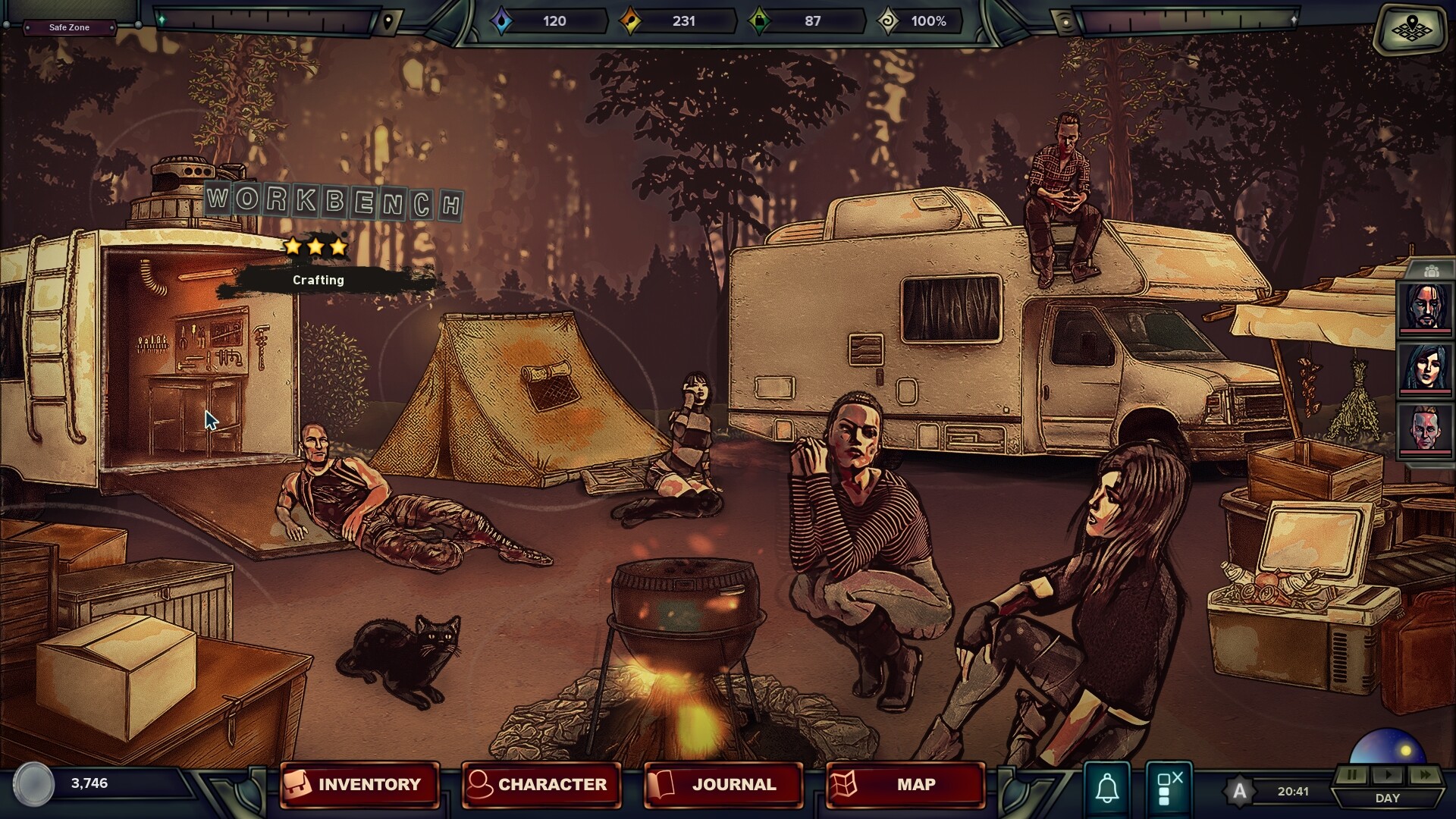
Task: Click the party group icon above the portraits
Action: pos(1431,271)
